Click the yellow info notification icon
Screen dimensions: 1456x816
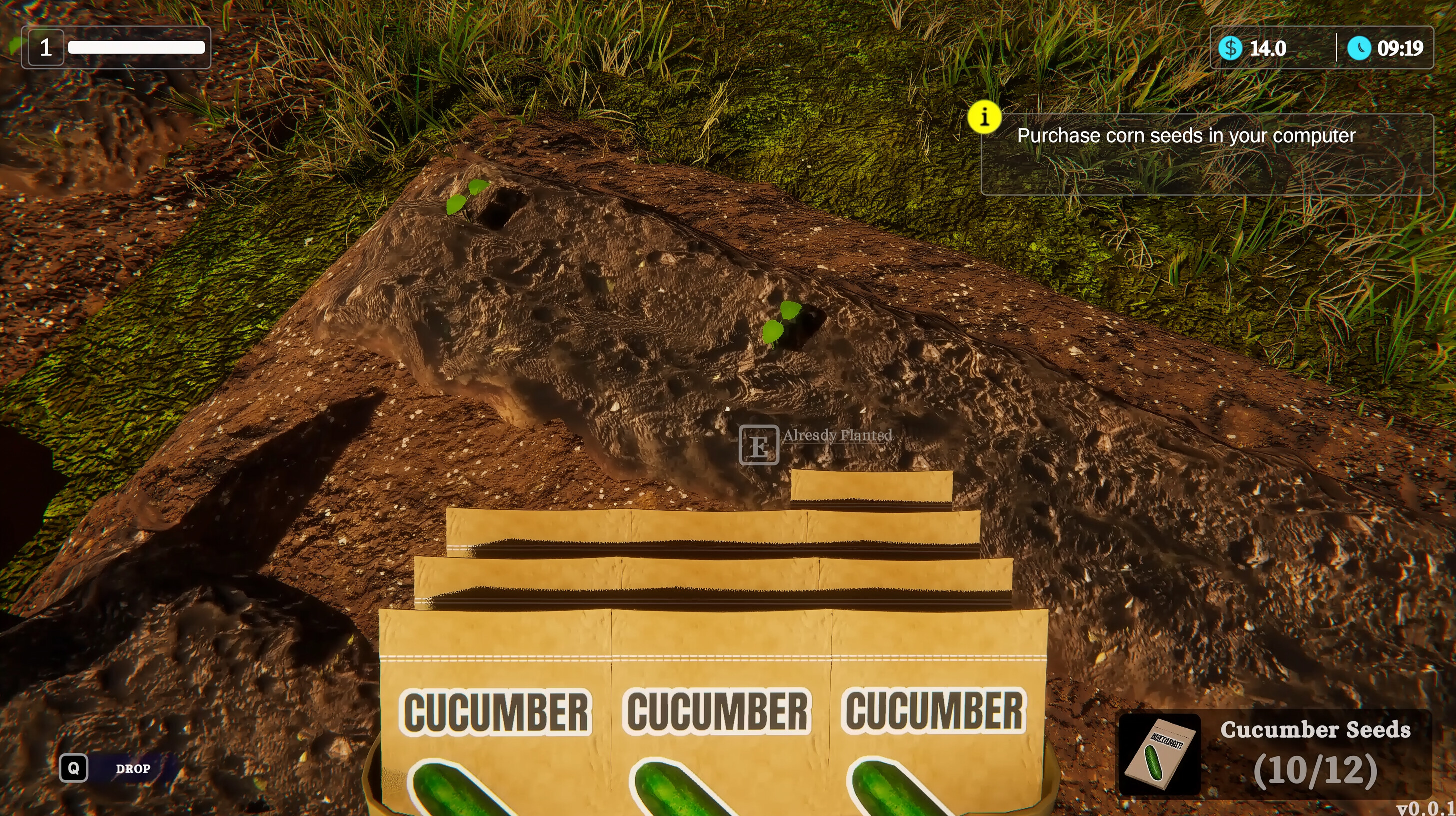[x=985, y=117]
